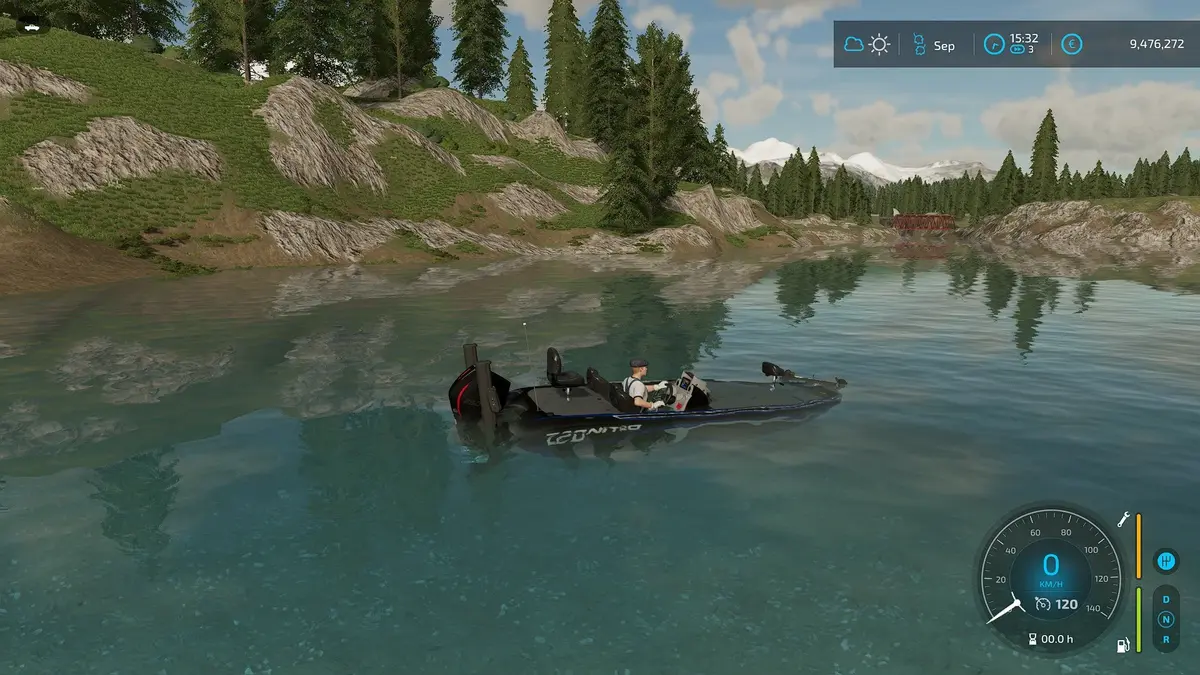Select the D drive gear

click(x=1165, y=600)
